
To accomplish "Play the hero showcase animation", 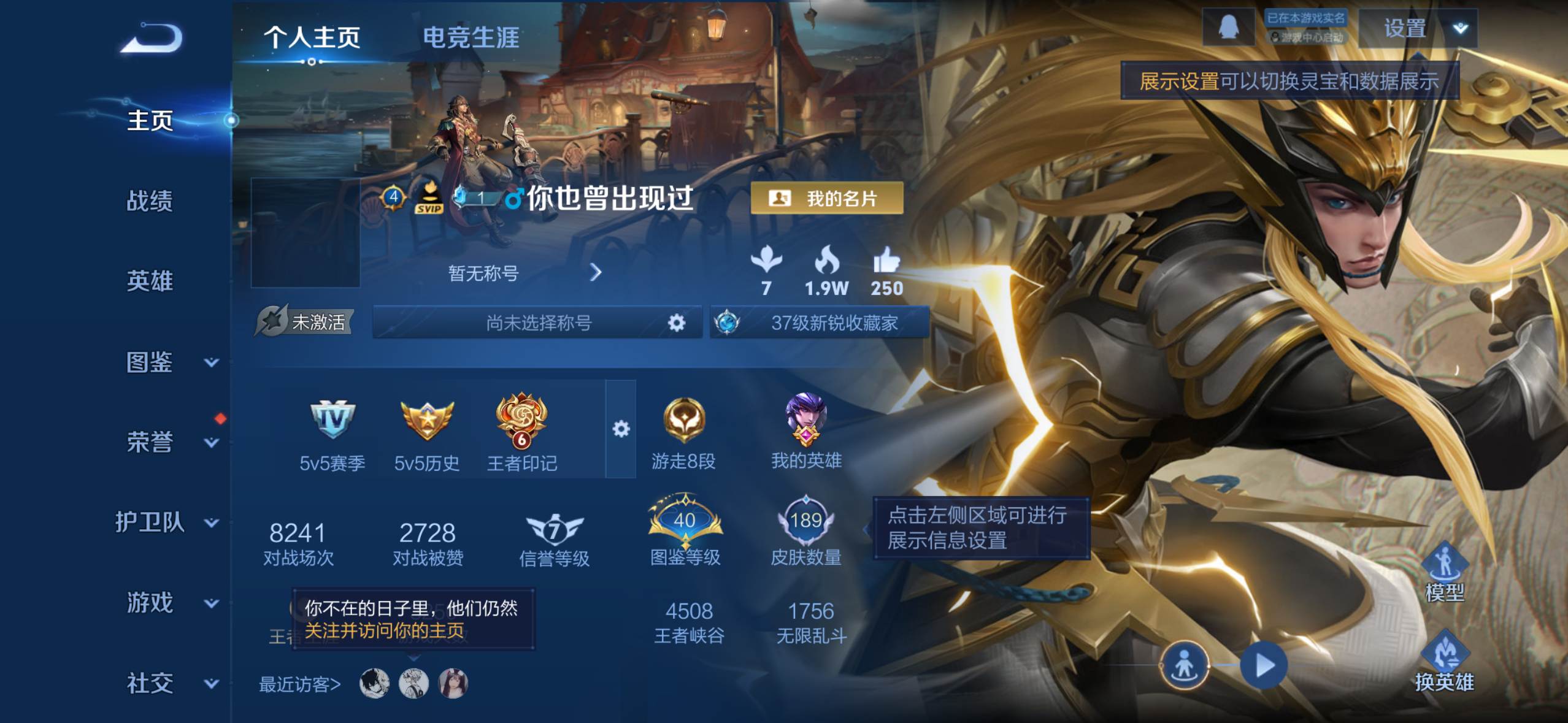I will click(1263, 665).
